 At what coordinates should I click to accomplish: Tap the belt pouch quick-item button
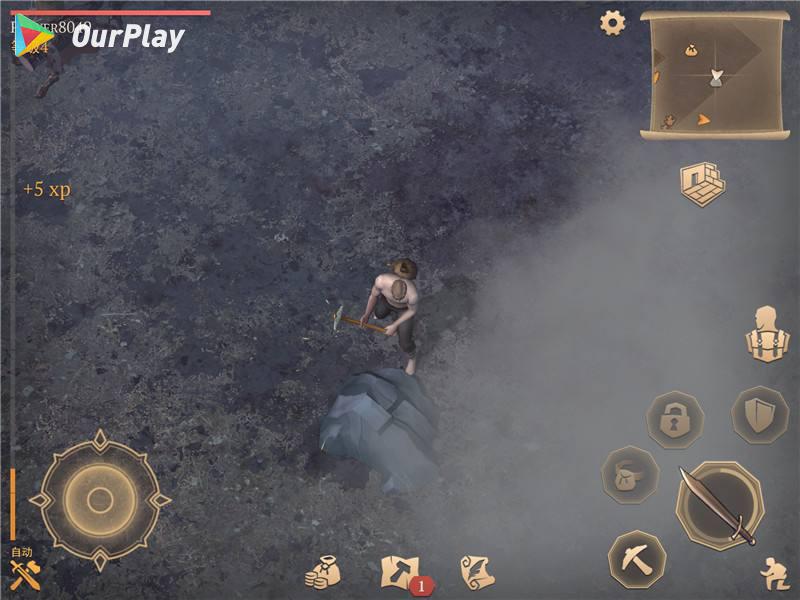coord(631,475)
